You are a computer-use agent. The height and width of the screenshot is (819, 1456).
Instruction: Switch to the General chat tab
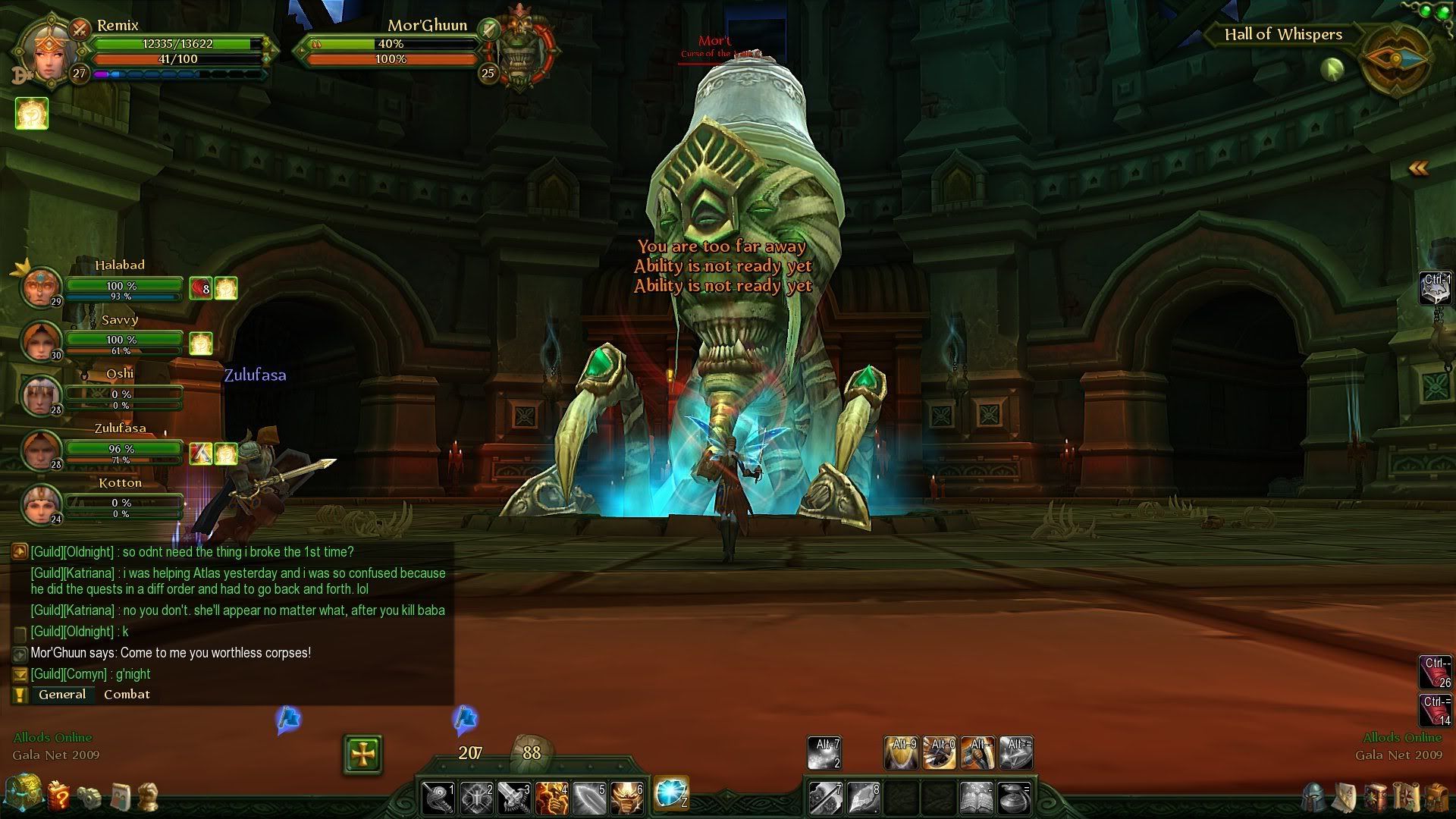[62, 695]
